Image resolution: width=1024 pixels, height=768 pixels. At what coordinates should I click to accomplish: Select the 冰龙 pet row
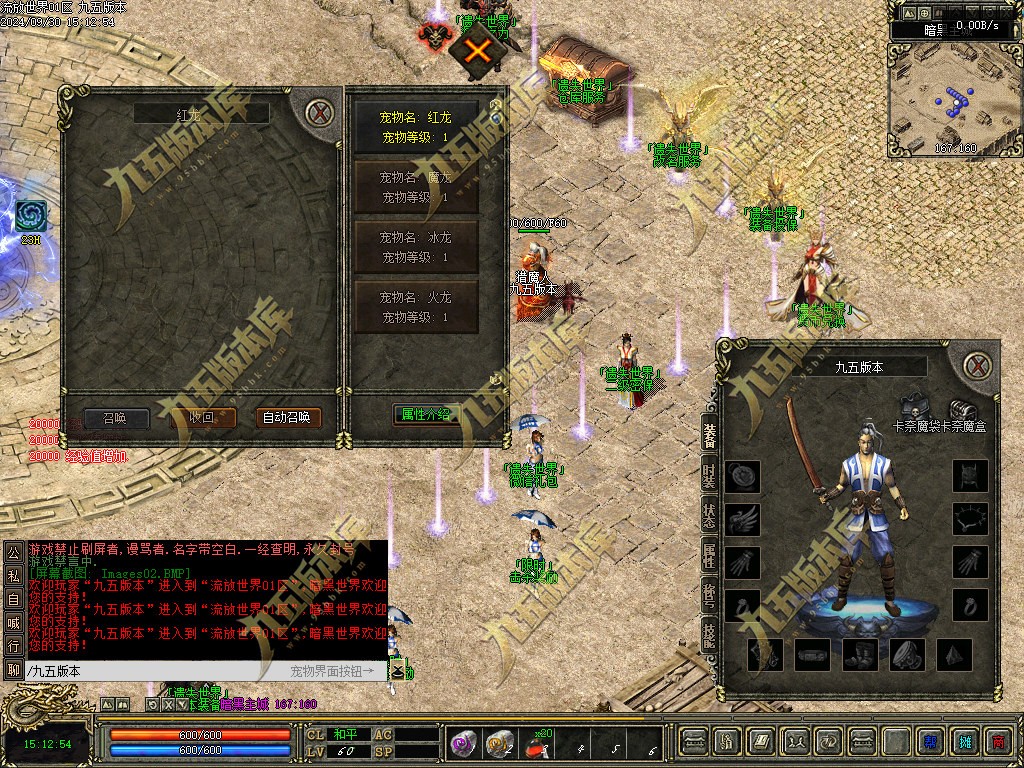click(416, 247)
